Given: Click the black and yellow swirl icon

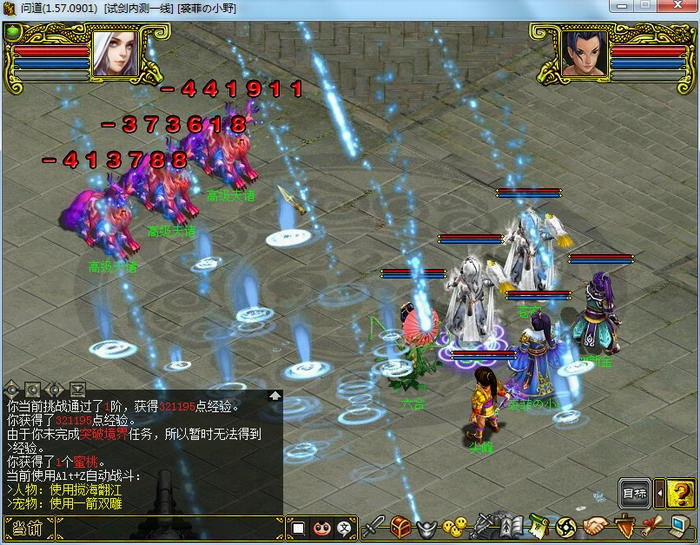Looking at the screenshot, I should [565, 526].
